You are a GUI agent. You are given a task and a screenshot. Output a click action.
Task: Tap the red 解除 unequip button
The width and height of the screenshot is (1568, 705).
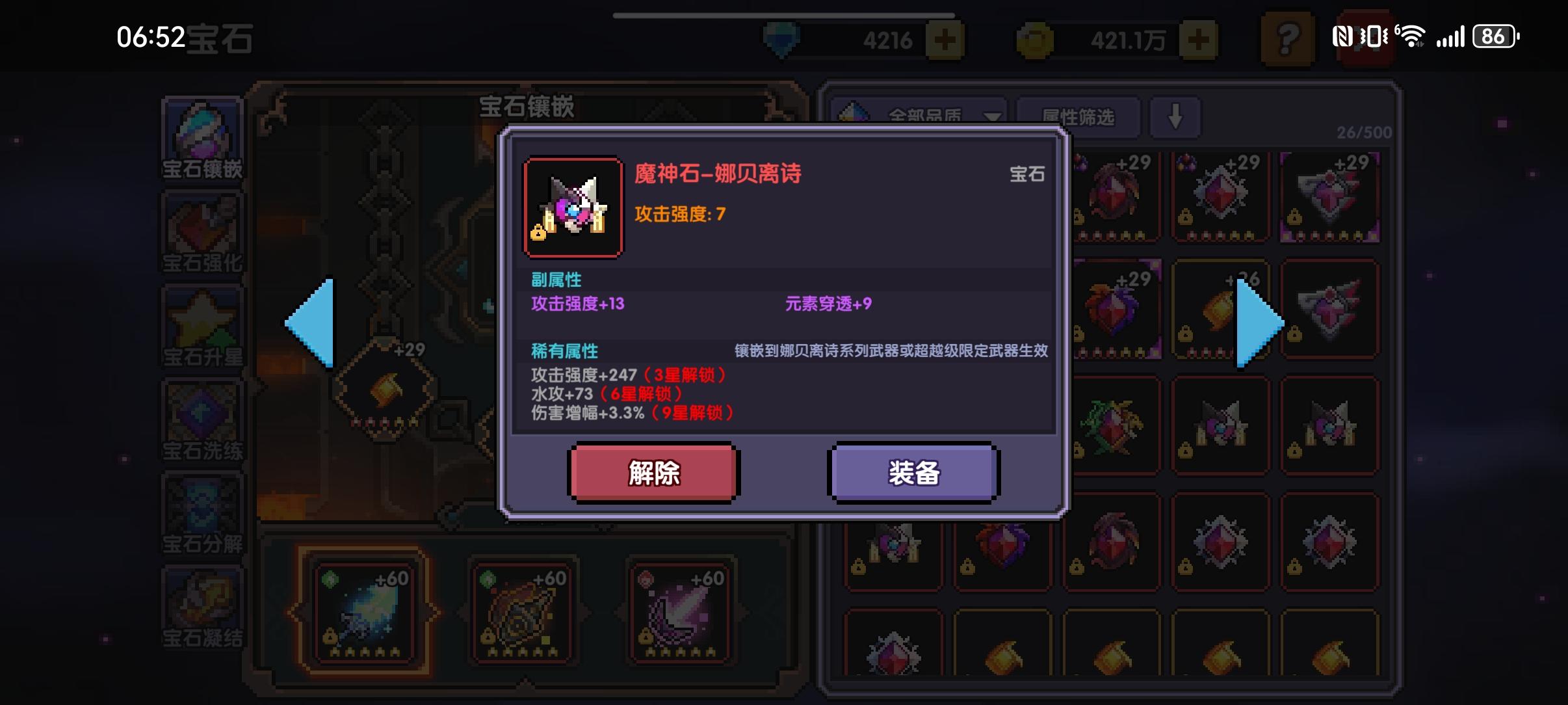pos(654,473)
